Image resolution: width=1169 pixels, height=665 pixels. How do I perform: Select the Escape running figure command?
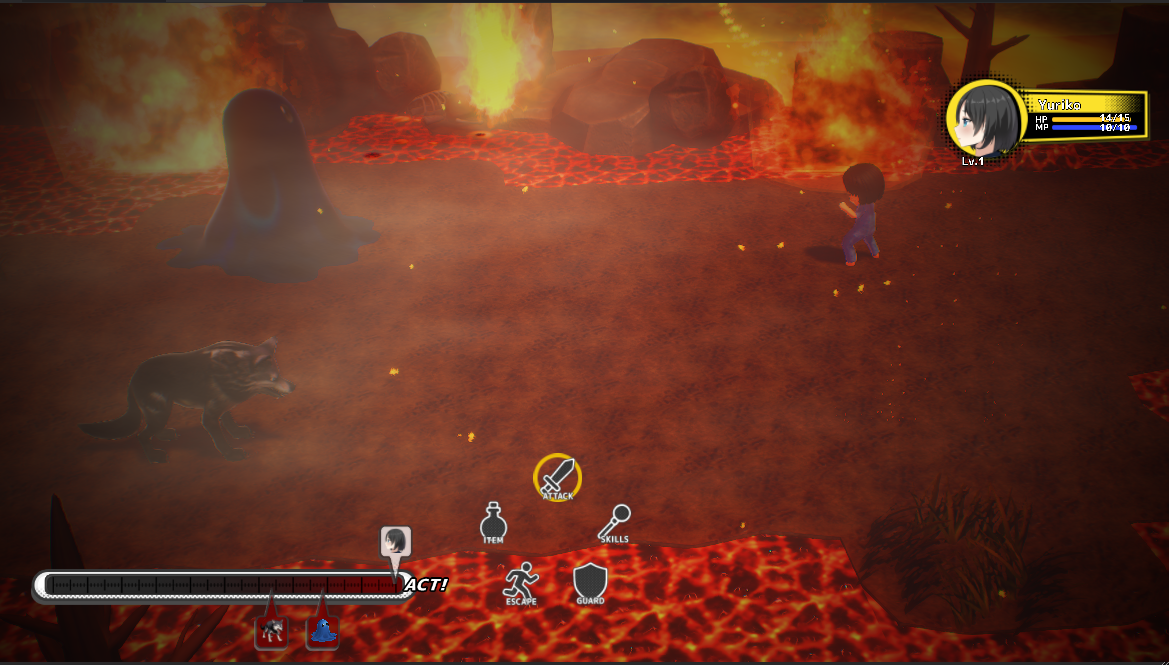tap(521, 582)
